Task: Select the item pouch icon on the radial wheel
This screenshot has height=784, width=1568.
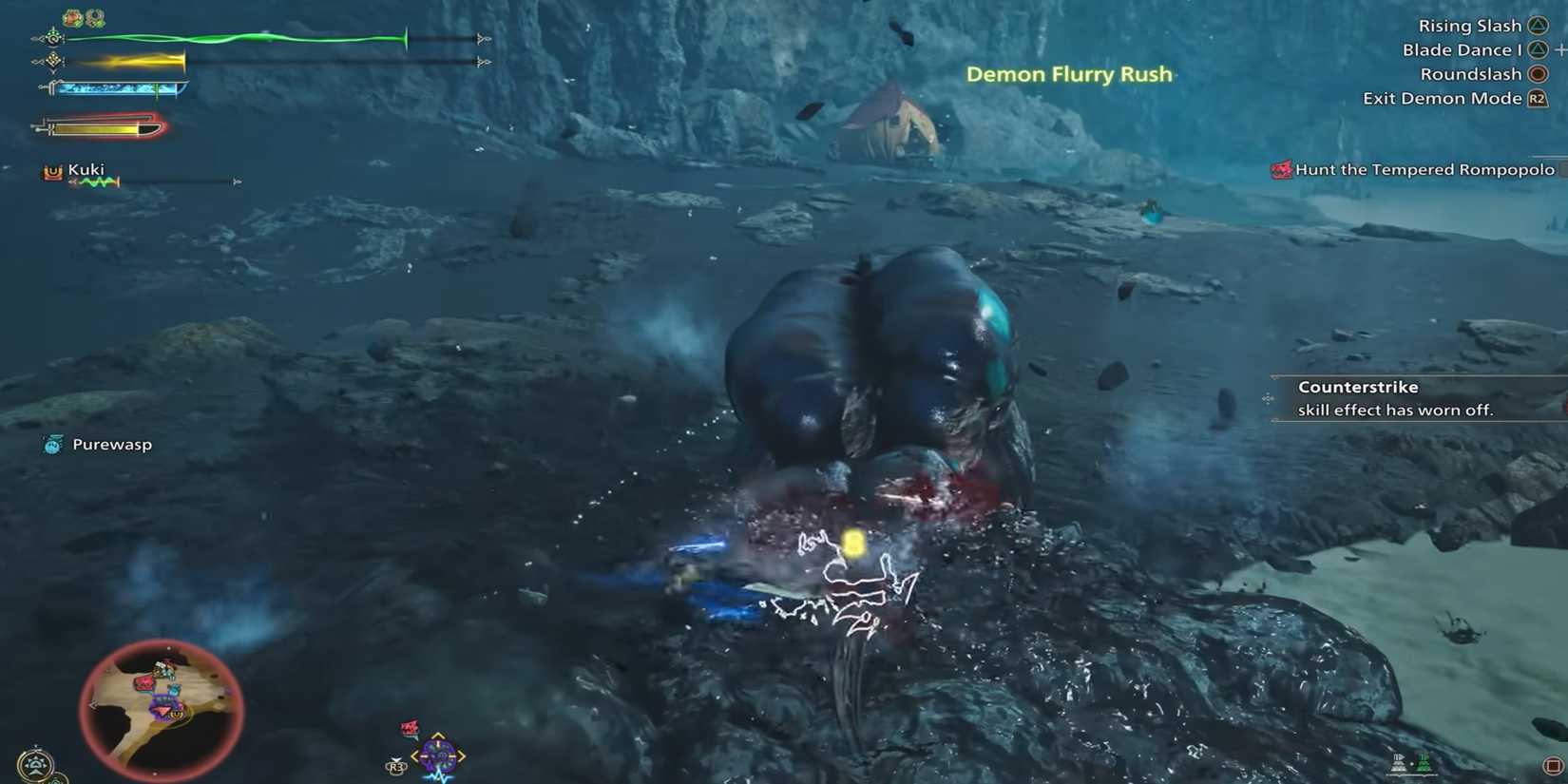Action: click(x=438, y=756)
